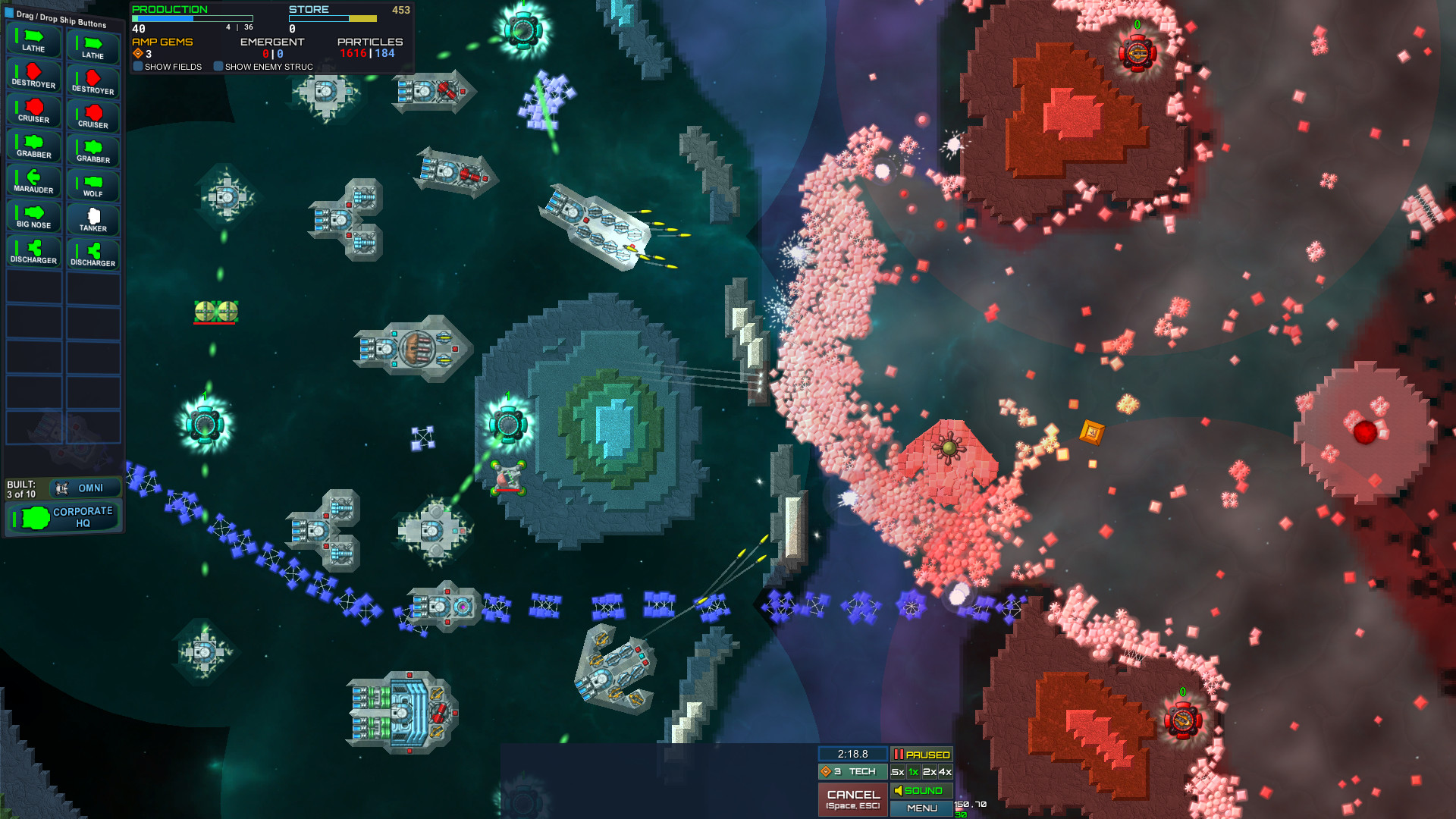Select the Wolf ship icon
Viewport: 1456px width, 819px height.
93,181
